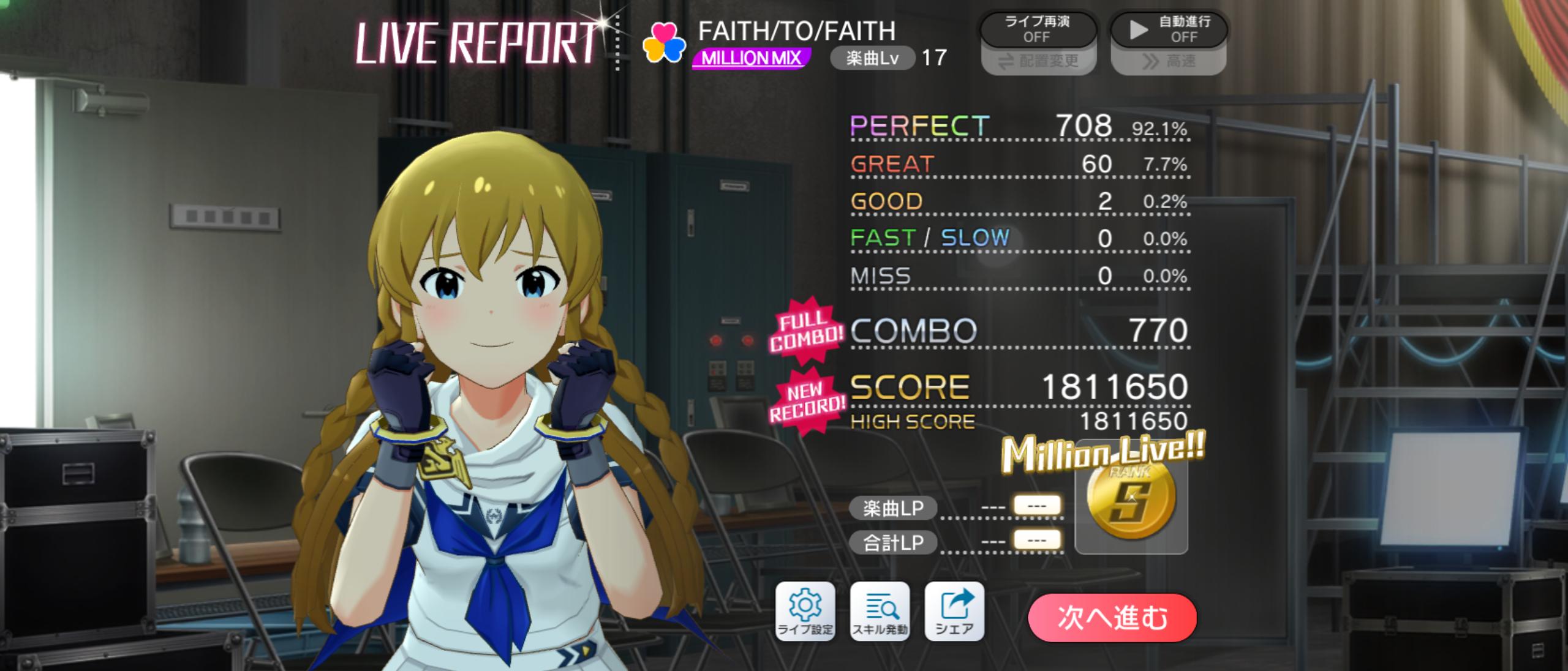Viewport: 1568px width, 671px height.
Task: Proceed with the 次へ進む button
Action: 1112,617
